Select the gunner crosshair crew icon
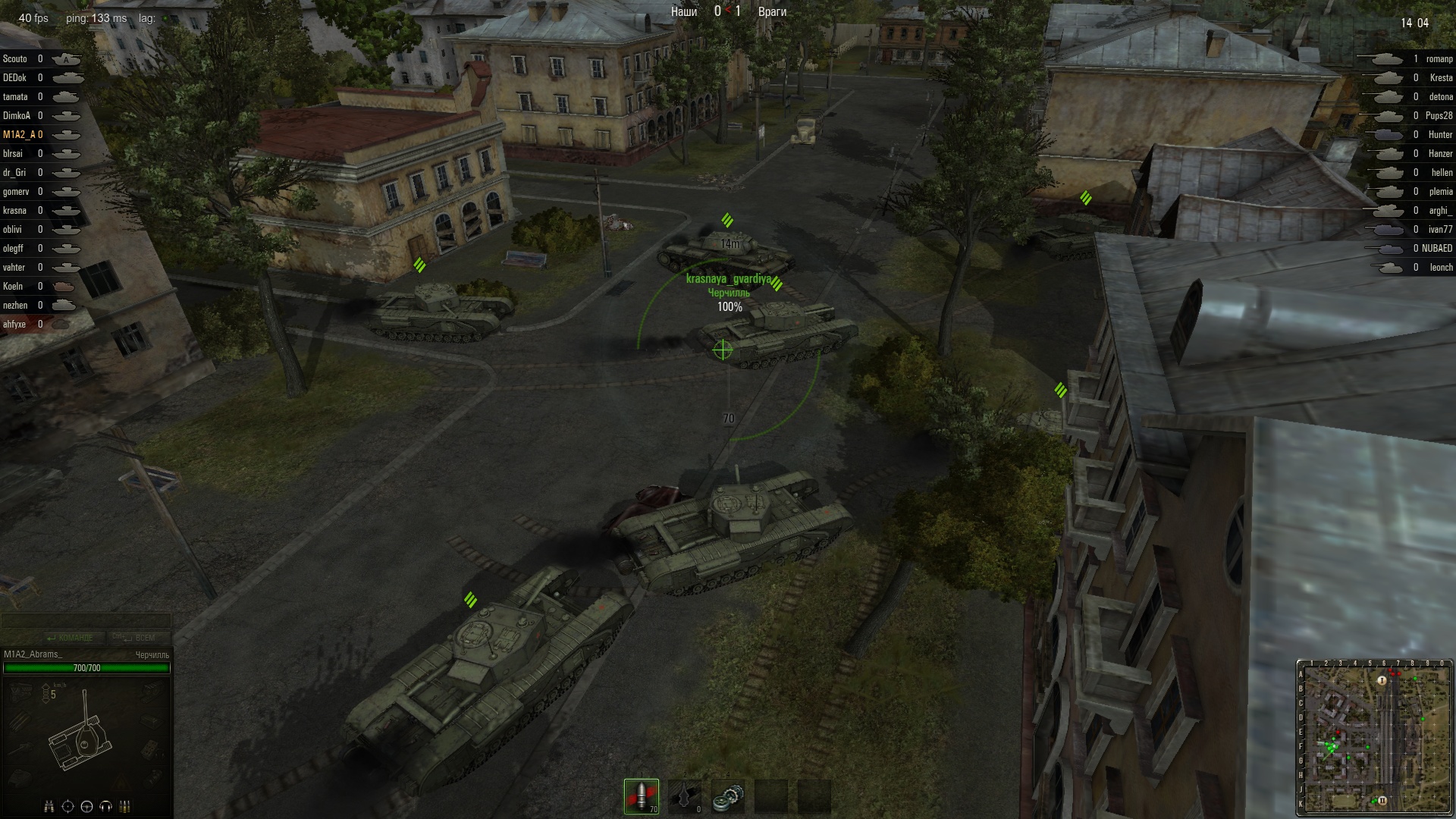This screenshot has height=819, width=1456. click(x=67, y=806)
